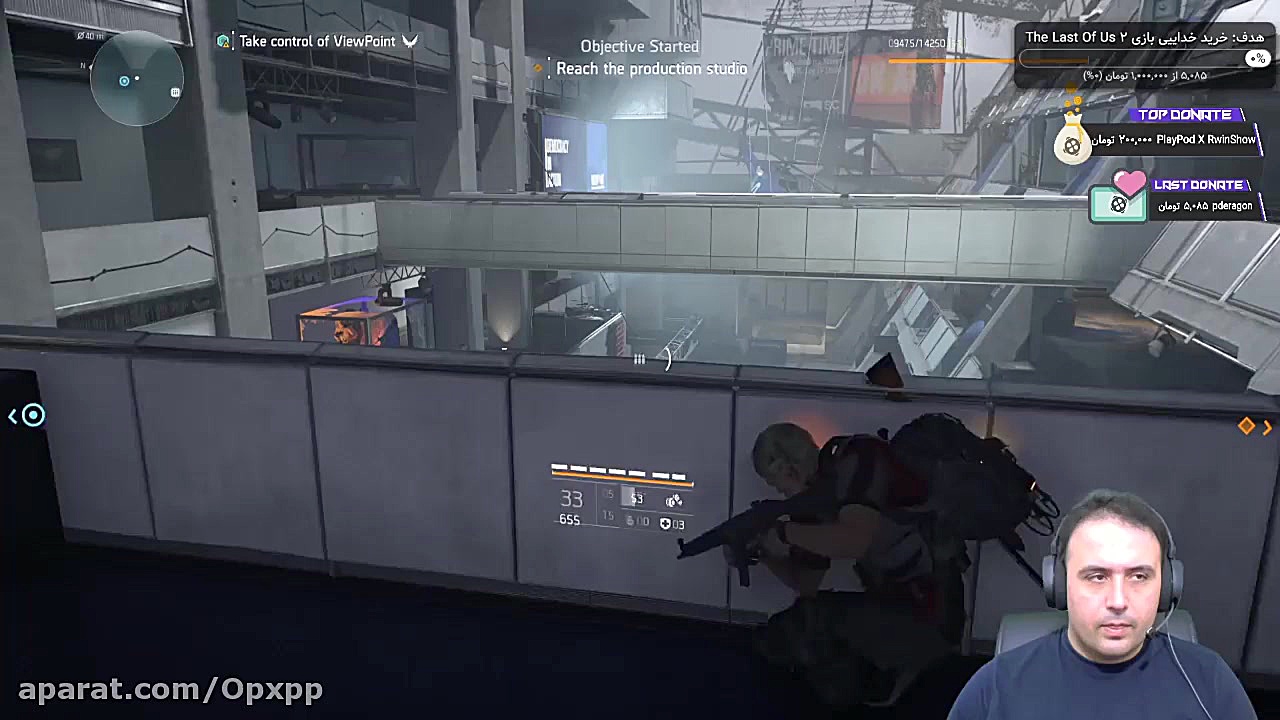Expand the ViewPoint objective wing dropdown
The image size is (1280, 720).
410,42
